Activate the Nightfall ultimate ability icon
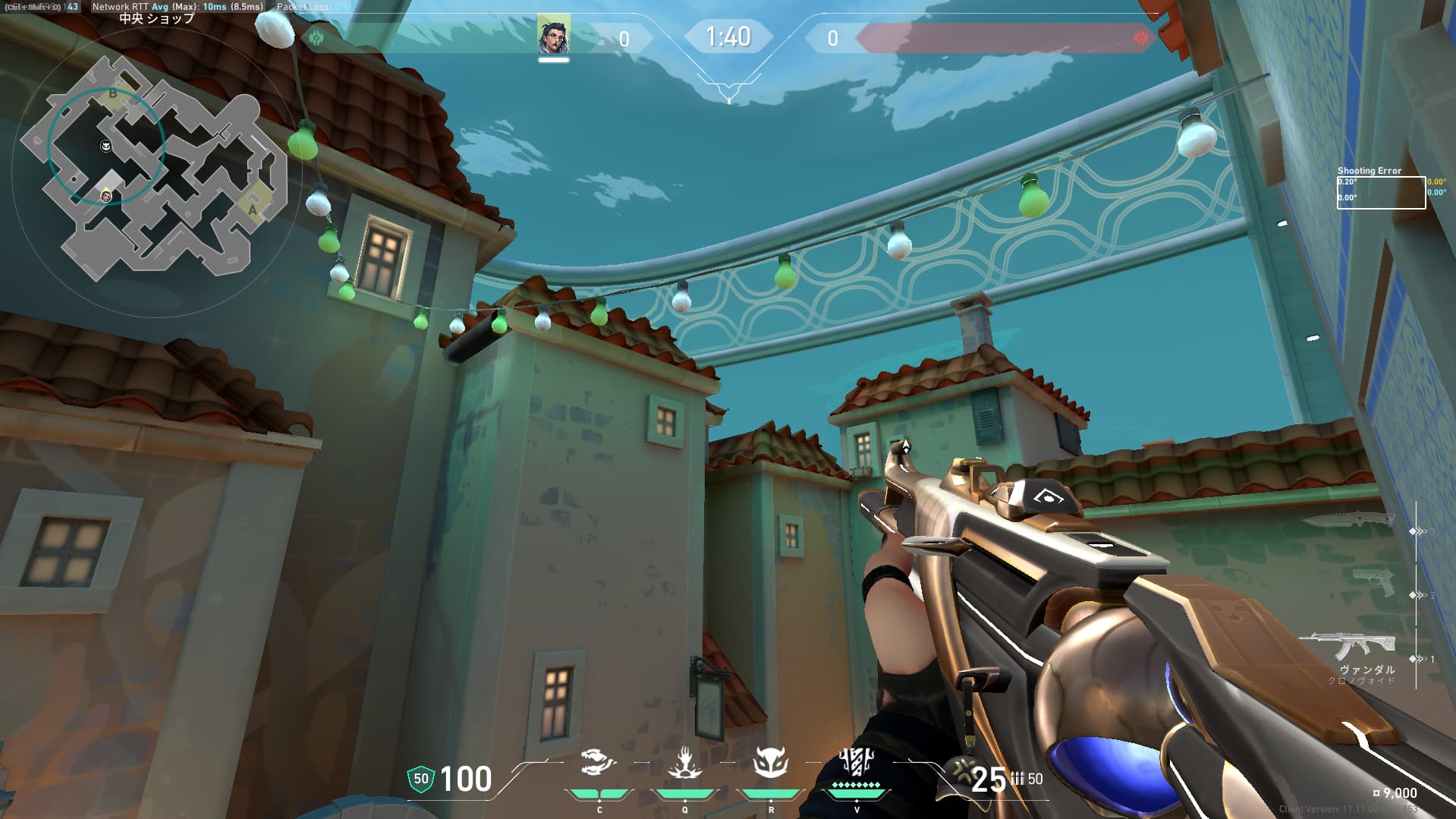This screenshot has width=1456, height=819. pyautogui.click(x=857, y=763)
